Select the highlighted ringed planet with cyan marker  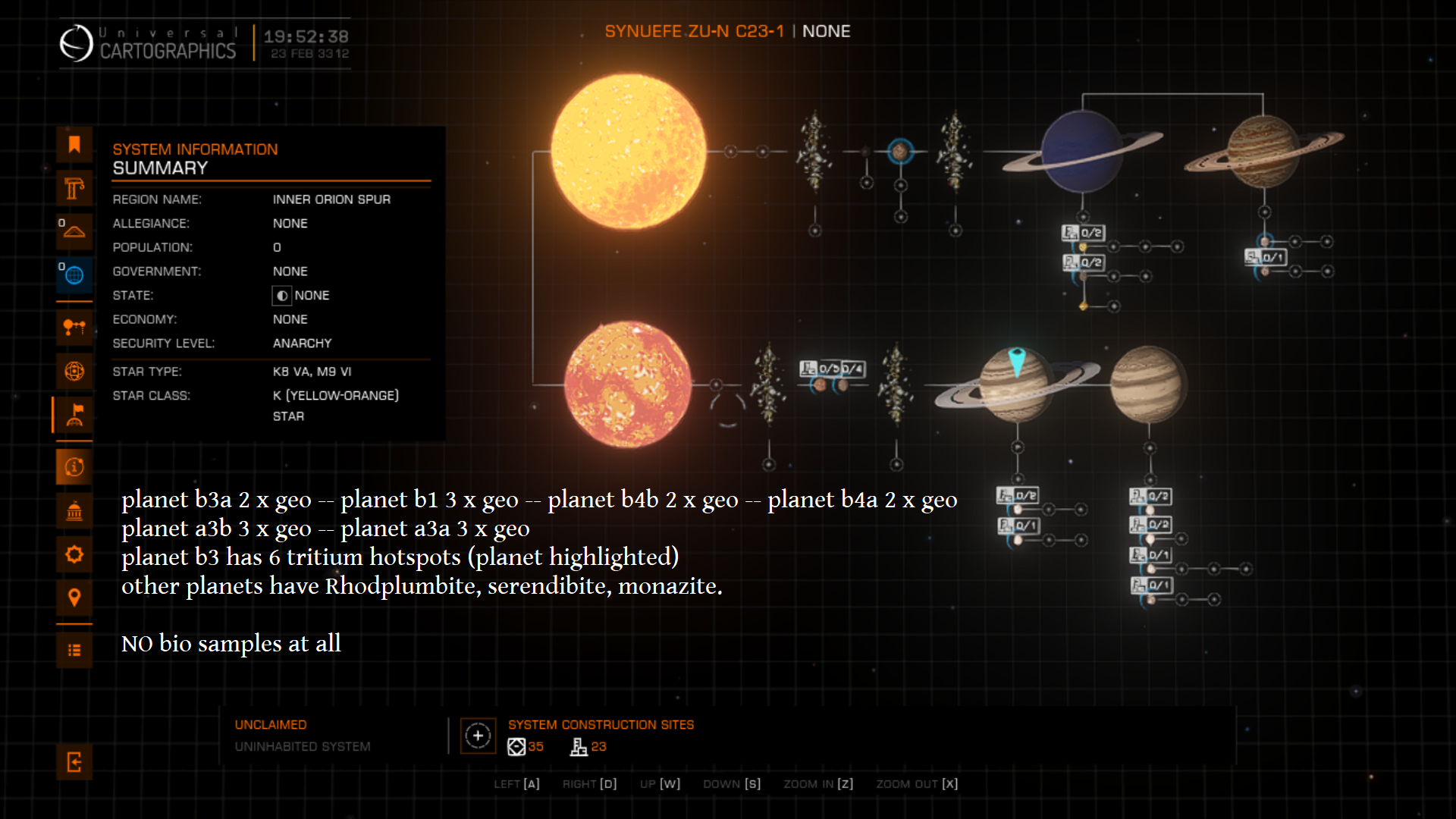tap(1016, 385)
